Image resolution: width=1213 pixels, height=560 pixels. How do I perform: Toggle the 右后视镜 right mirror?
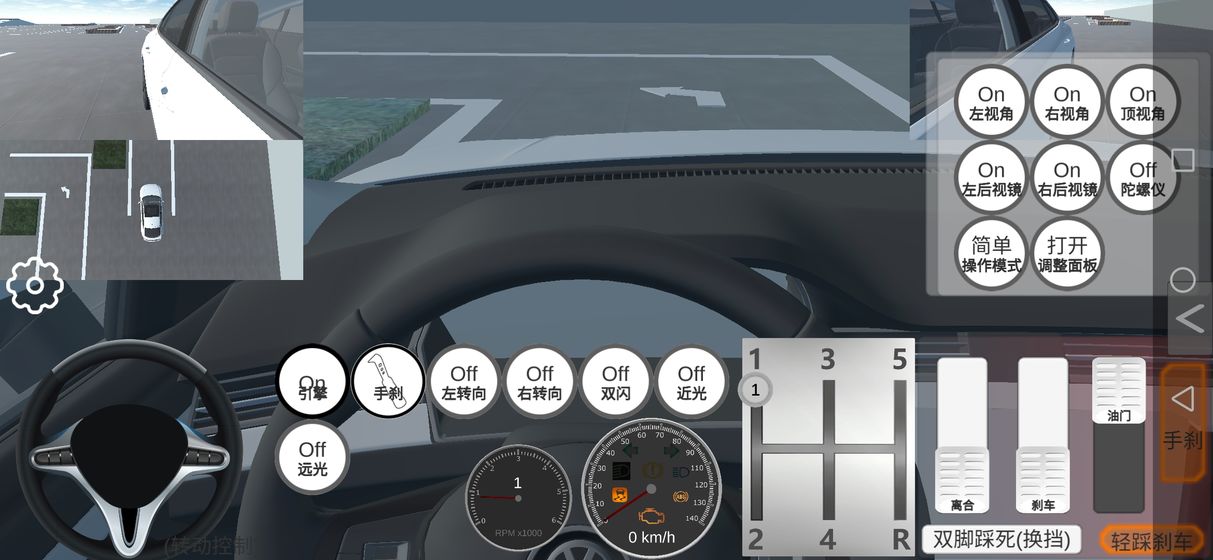click(1067, 179)
